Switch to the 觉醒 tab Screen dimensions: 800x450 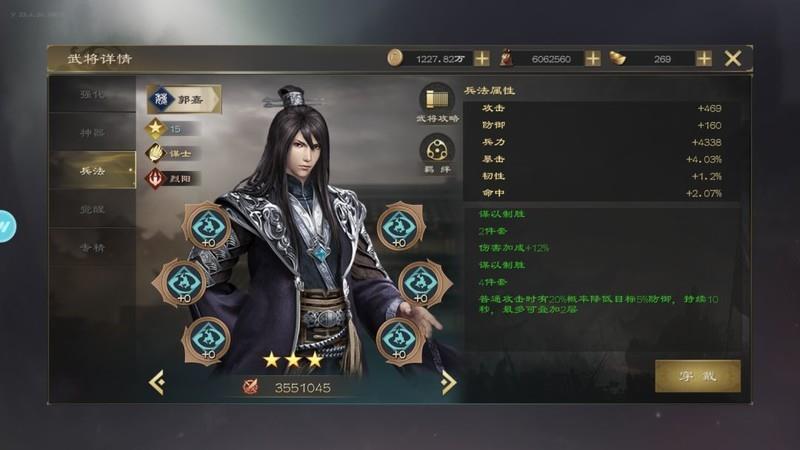pos(93,209)
